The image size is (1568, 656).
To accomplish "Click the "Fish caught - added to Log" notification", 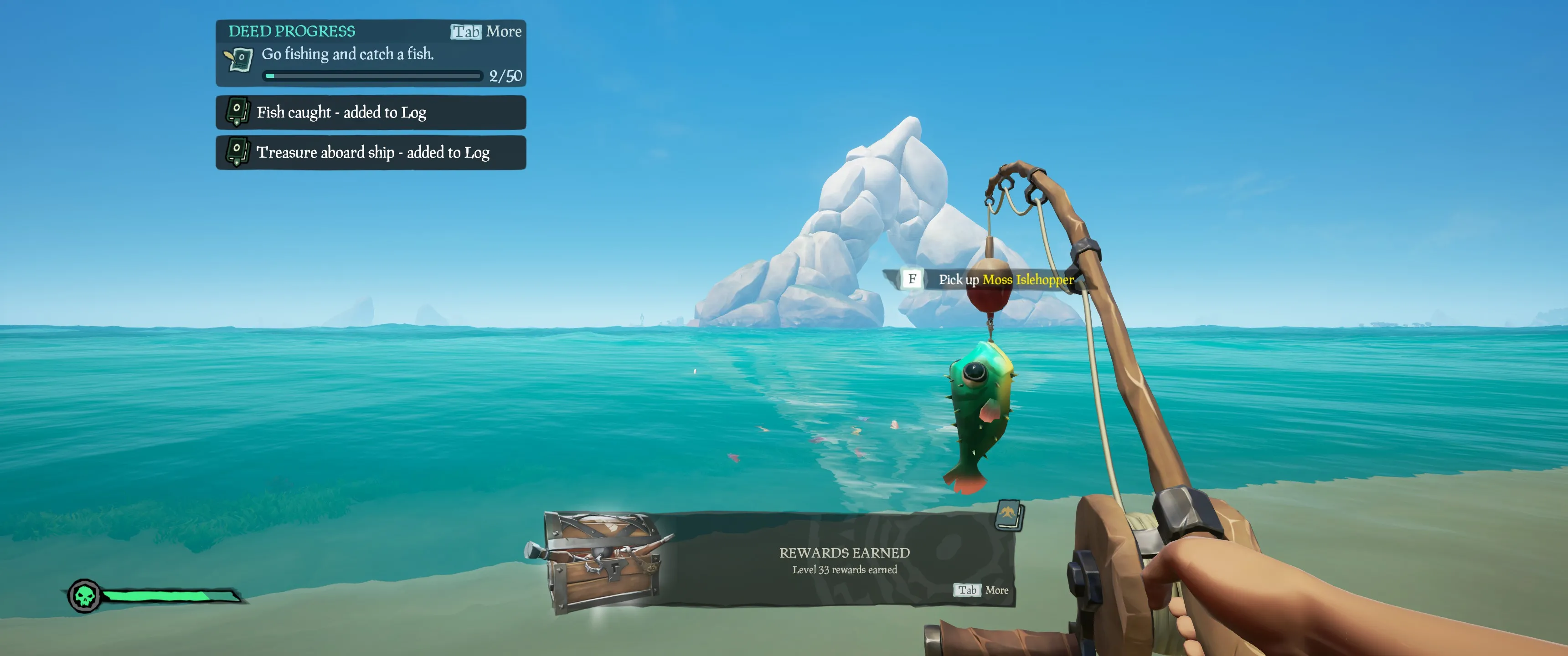I will coord(342,112).
